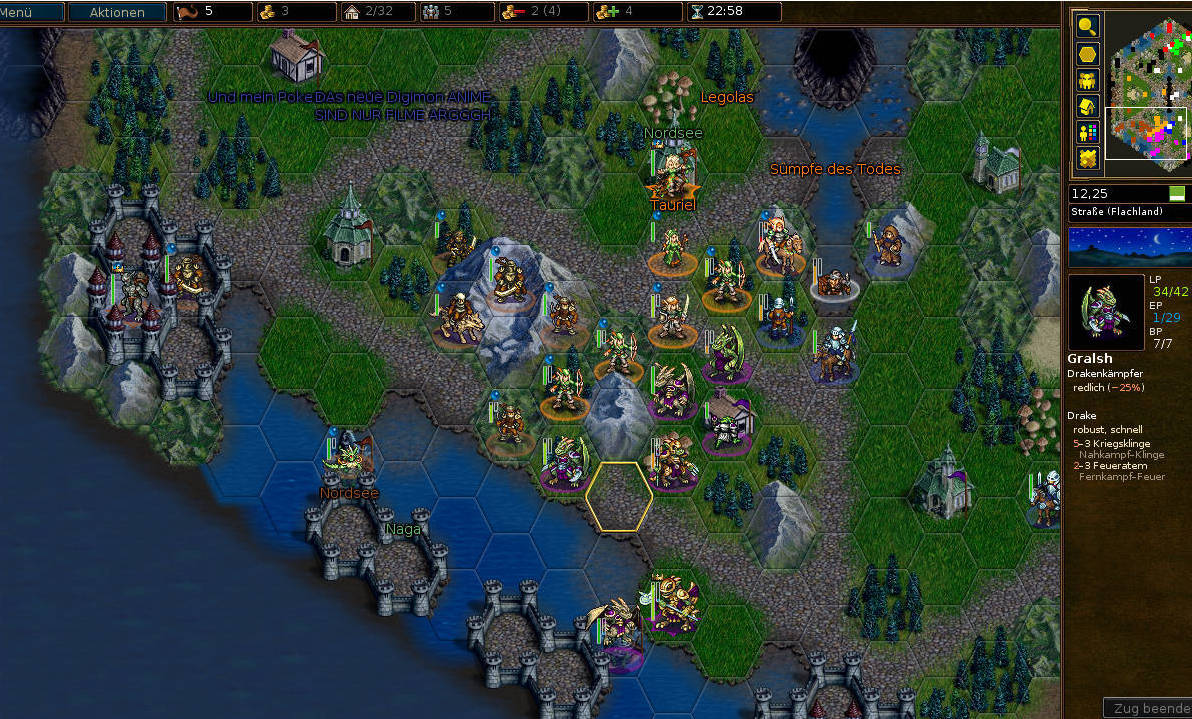This screenshot has height=719, width=1192.
Task: Toggle the magnifying glass zoom button
Action: pyautogui.click(x=1087, y=27)
